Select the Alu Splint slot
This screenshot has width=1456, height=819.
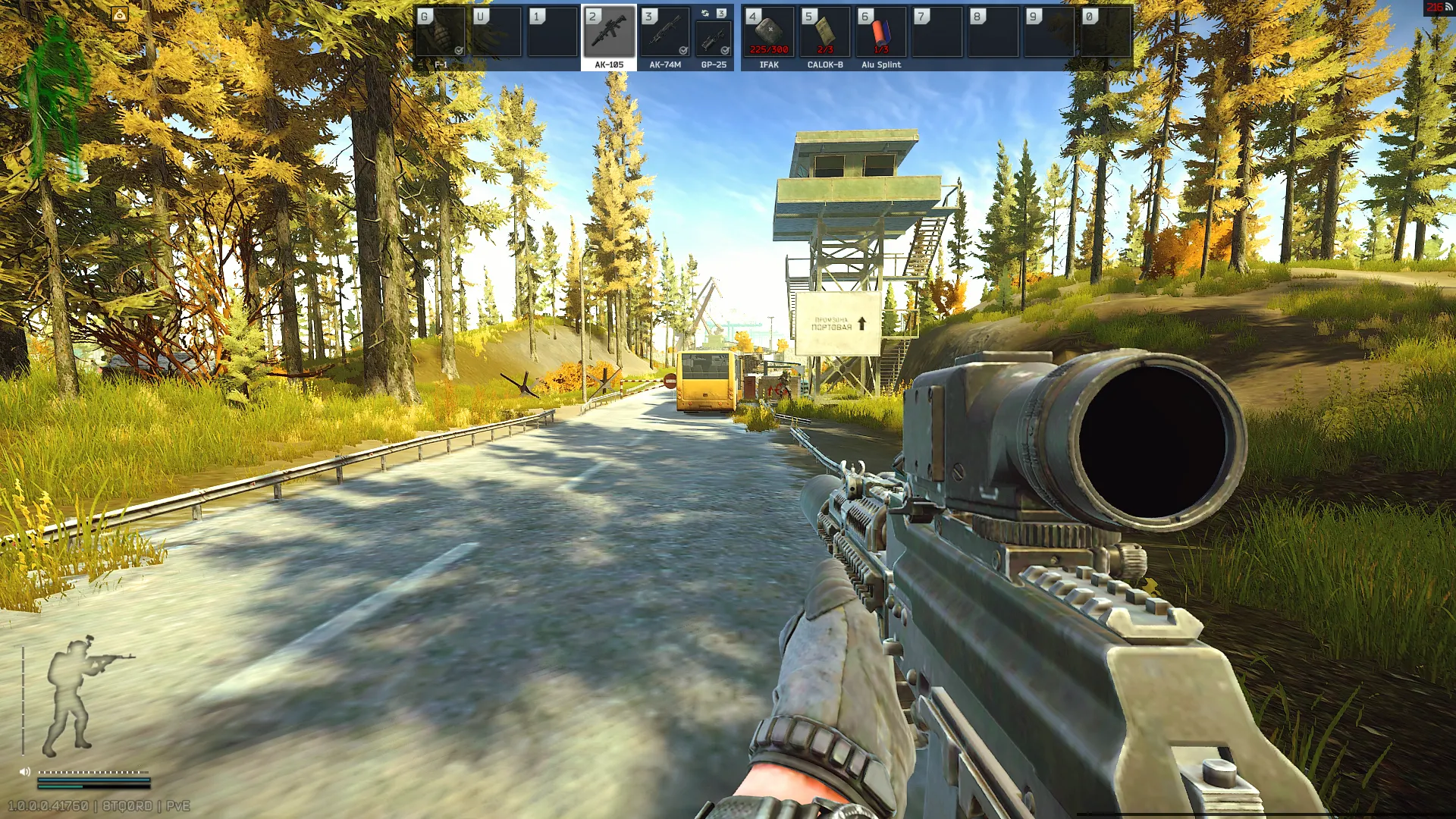[x=881, y=34]
